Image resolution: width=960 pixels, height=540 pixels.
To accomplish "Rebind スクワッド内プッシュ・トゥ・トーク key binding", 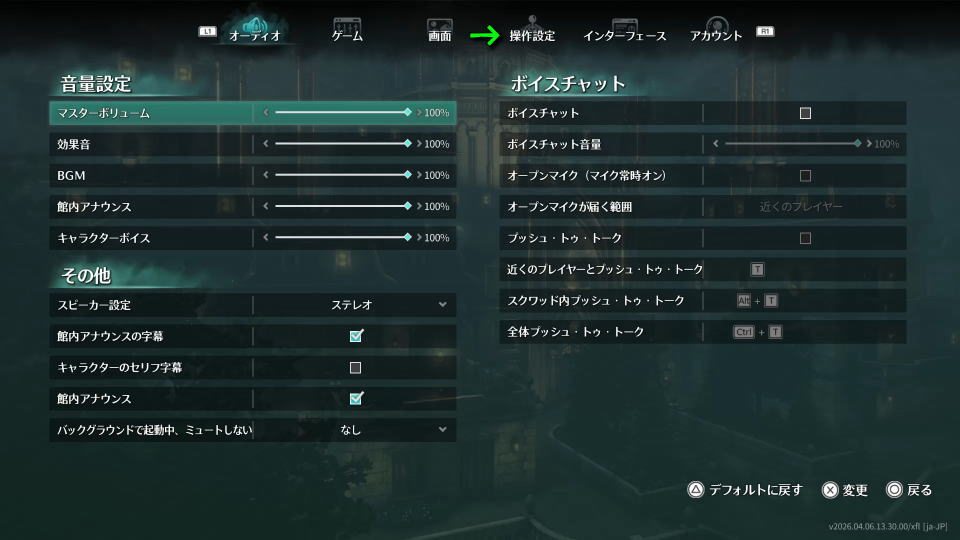I will (757, 301).
